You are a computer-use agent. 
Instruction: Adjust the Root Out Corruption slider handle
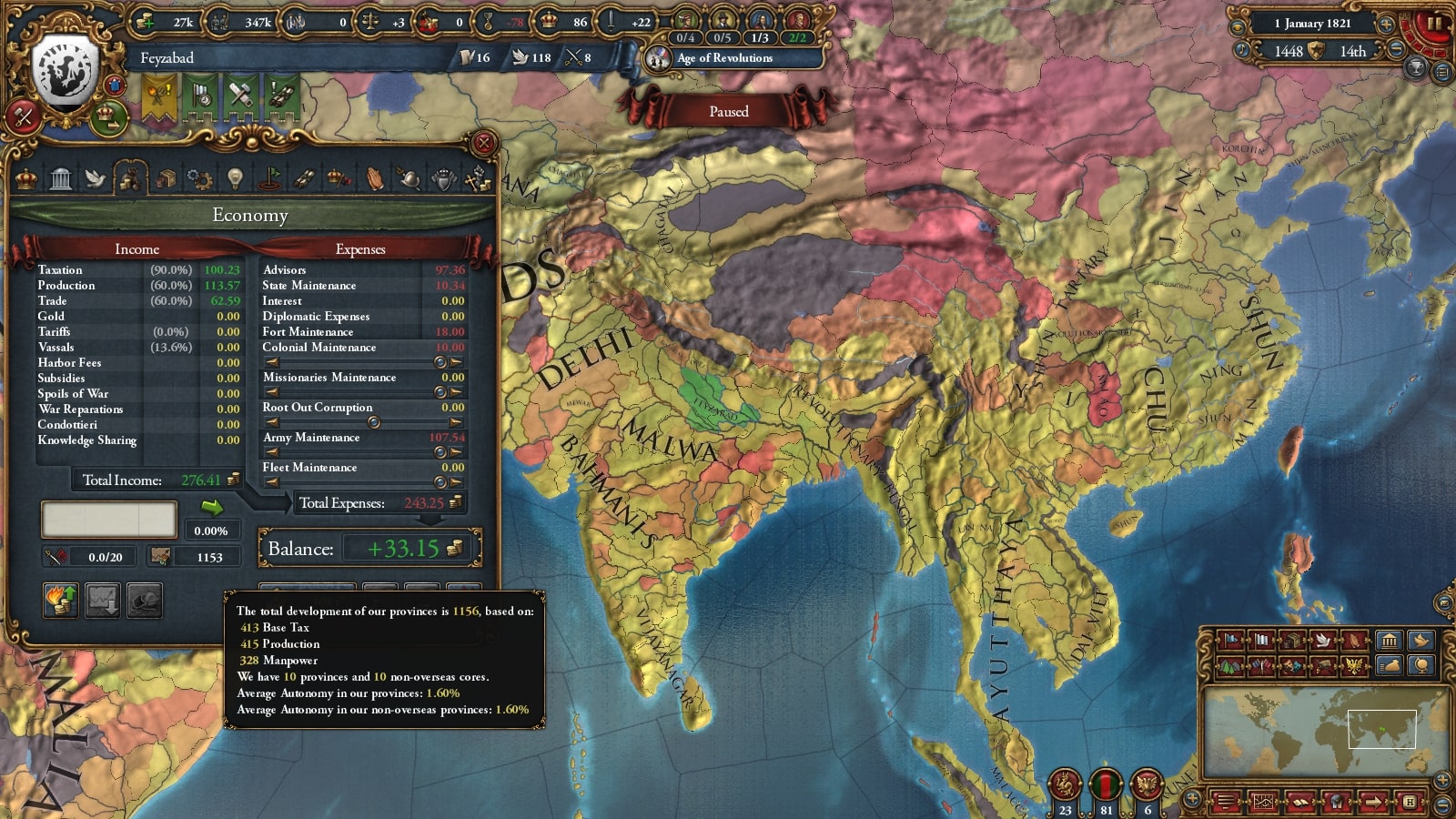point(373,422)
